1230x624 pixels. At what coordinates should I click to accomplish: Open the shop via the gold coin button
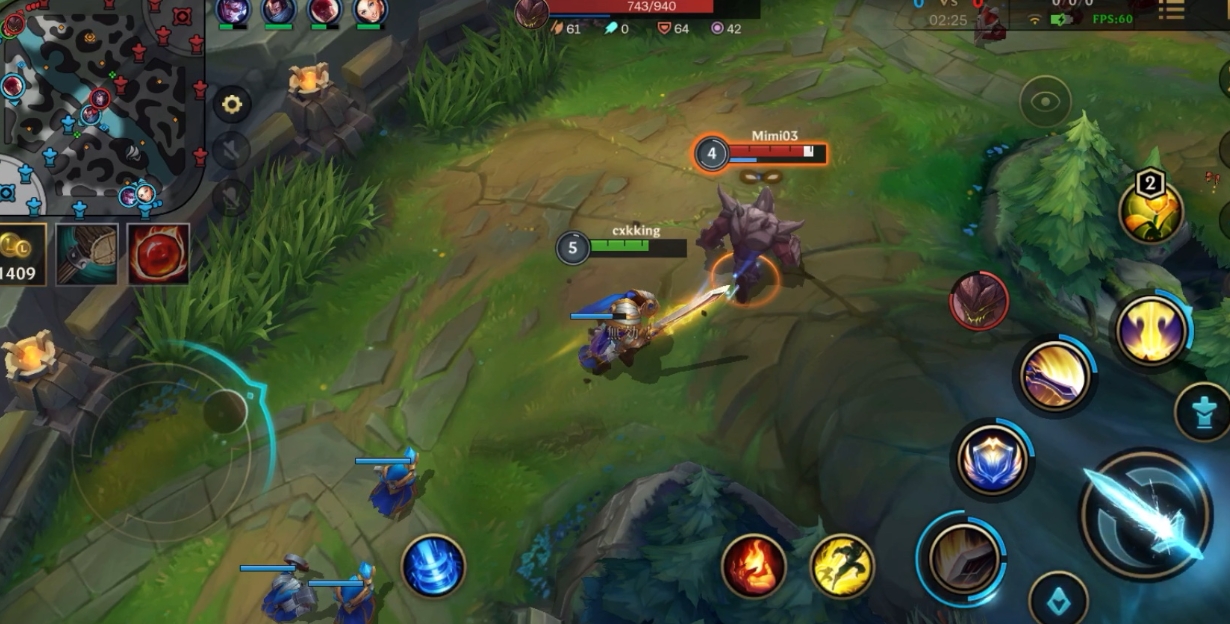[x=22, y=254]
